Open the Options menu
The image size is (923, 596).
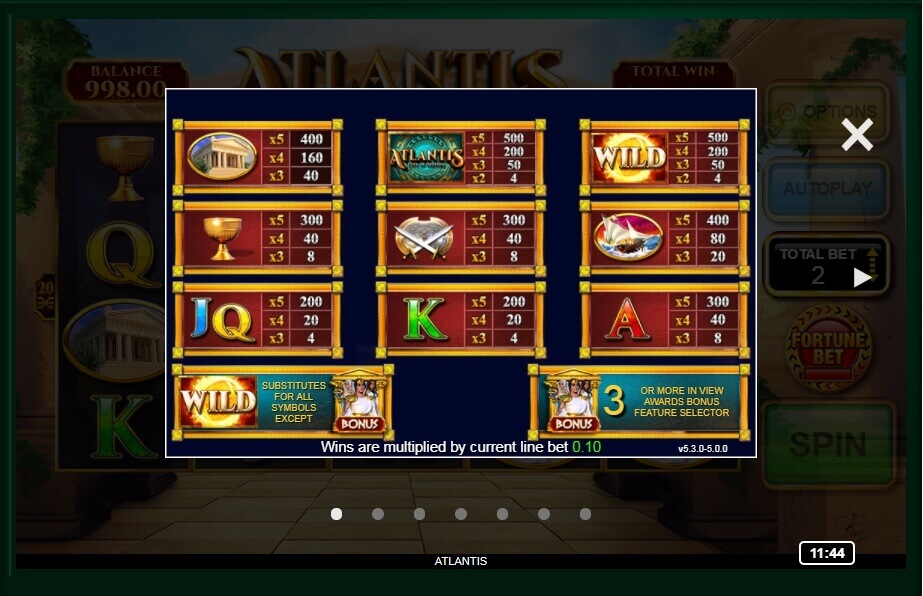click(827, 112)
